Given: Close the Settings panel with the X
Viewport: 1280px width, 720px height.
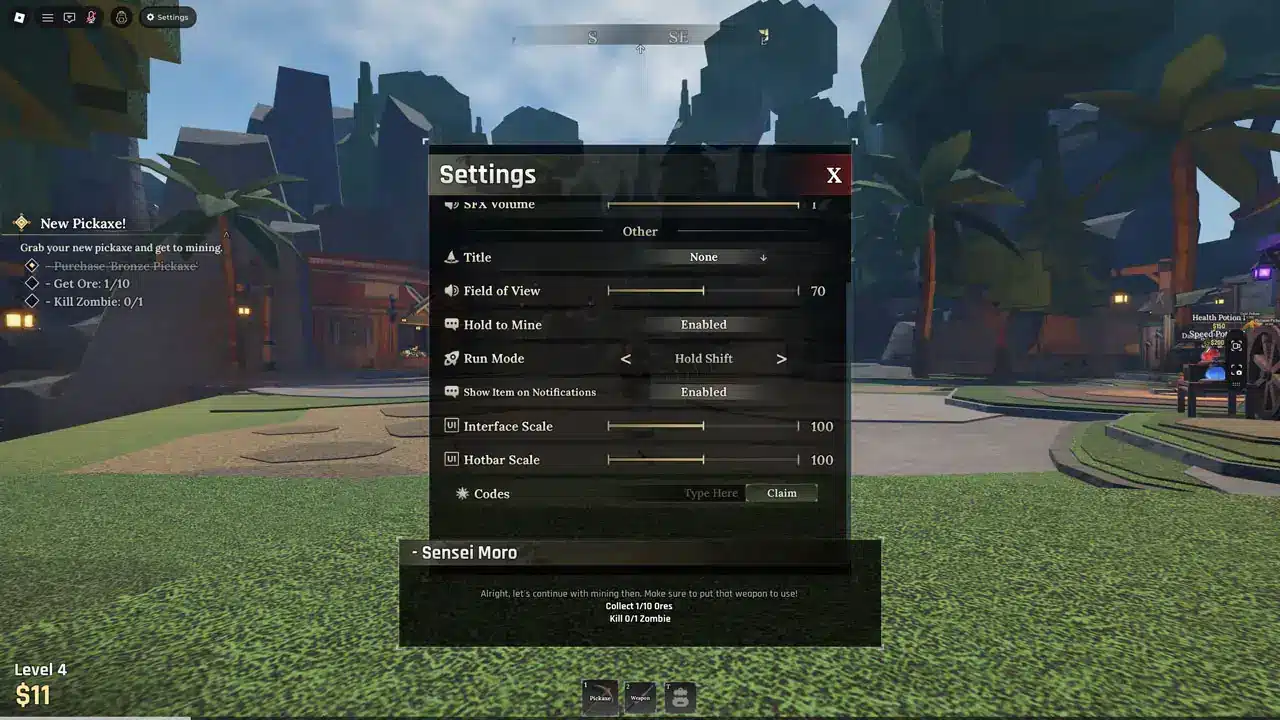Looking at the screenshot, I should coord(834,174).
